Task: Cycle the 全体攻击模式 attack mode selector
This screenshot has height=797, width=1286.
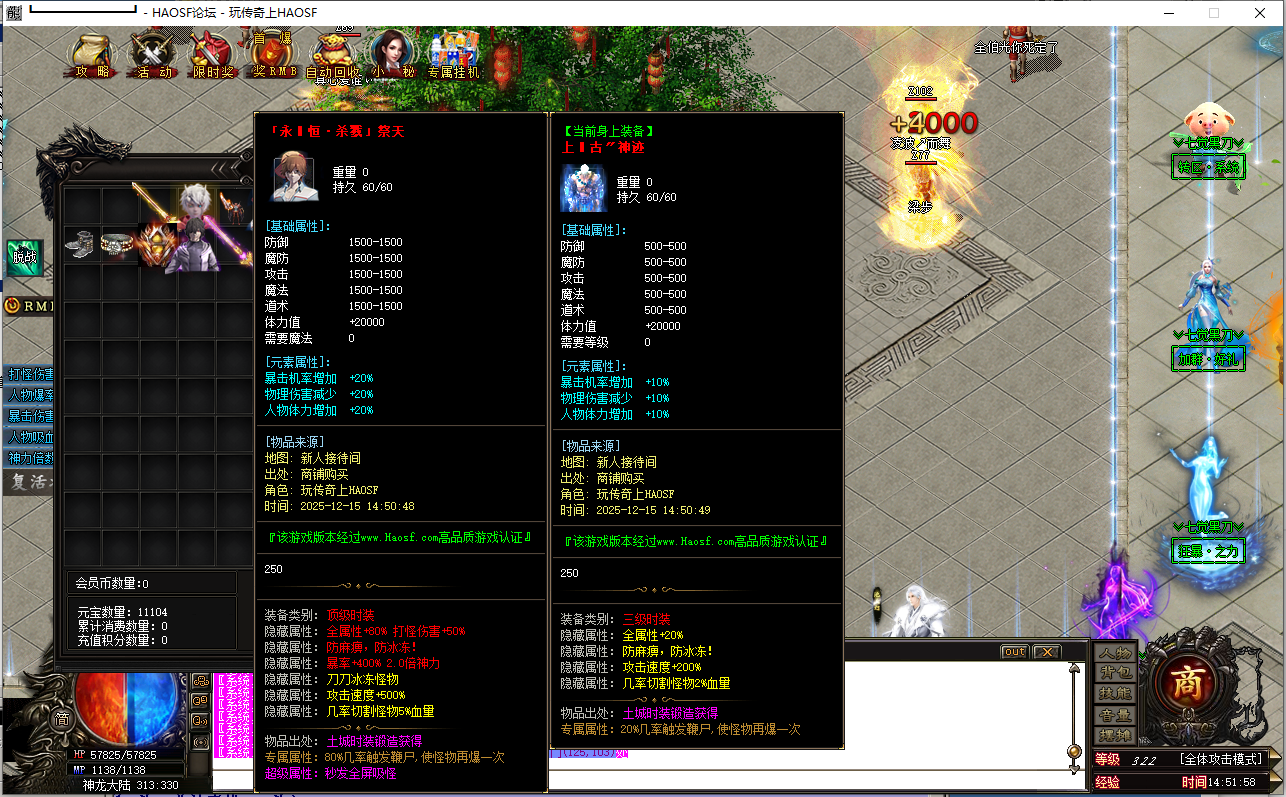Action: coord(1221,758)
